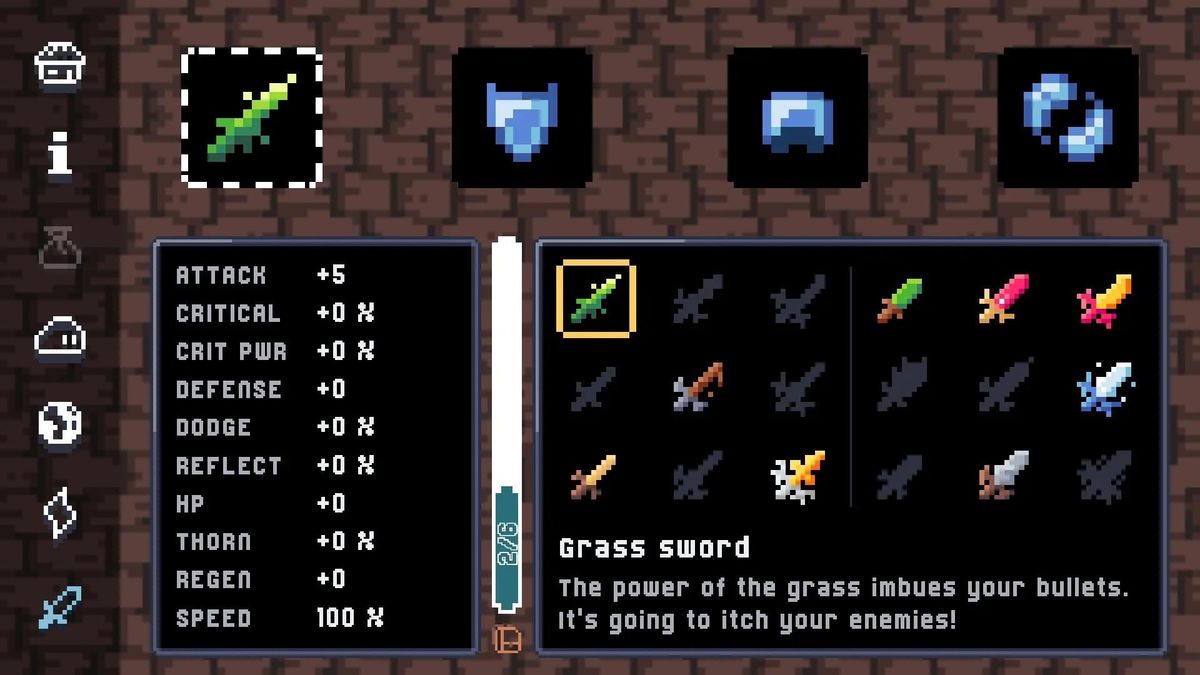Select the equipped green sword weapon slot
The width and height of the screenshot is (1200, 675).
(252, 118)
